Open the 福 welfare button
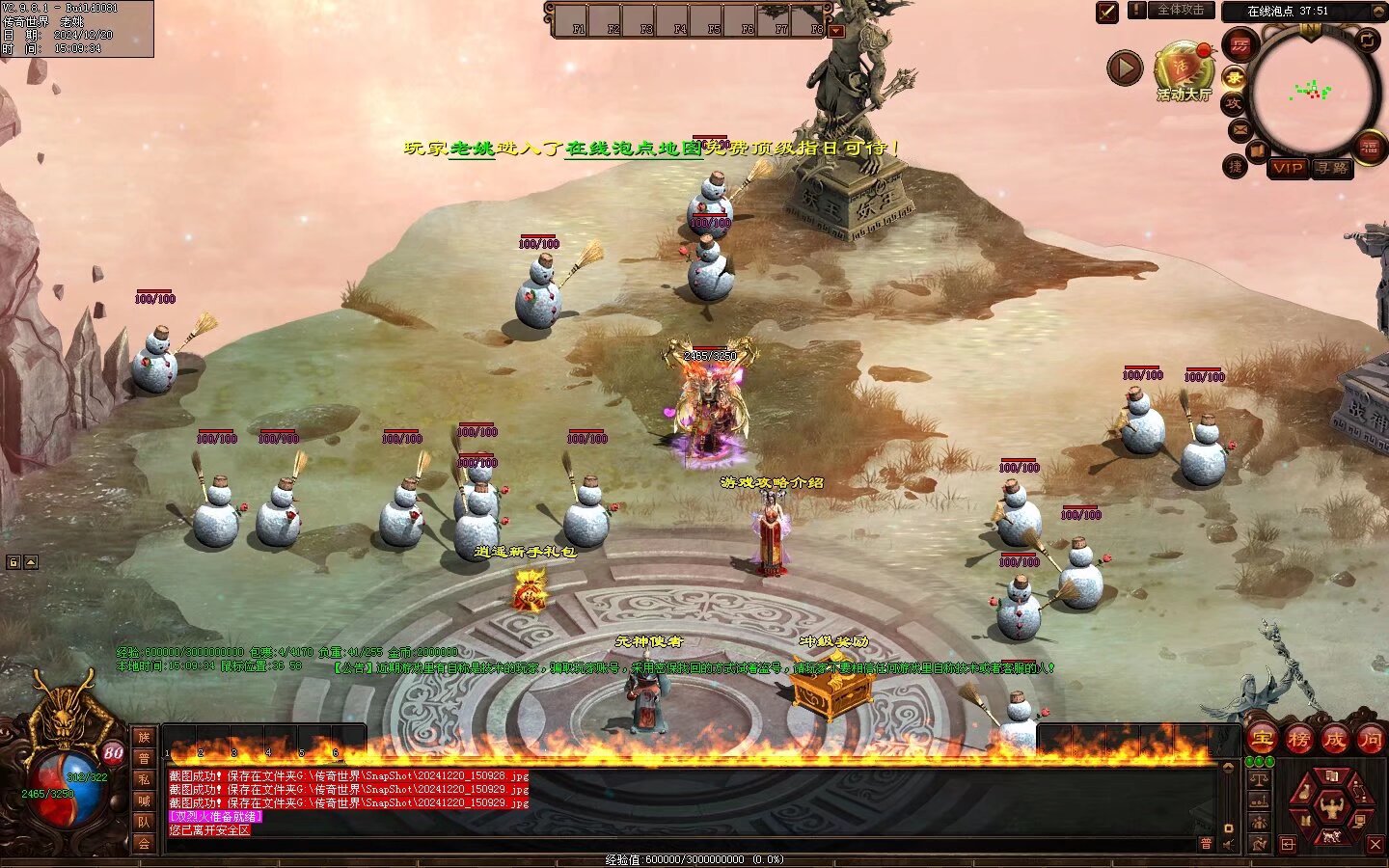1389x868 pixels. coord(1370,148)
